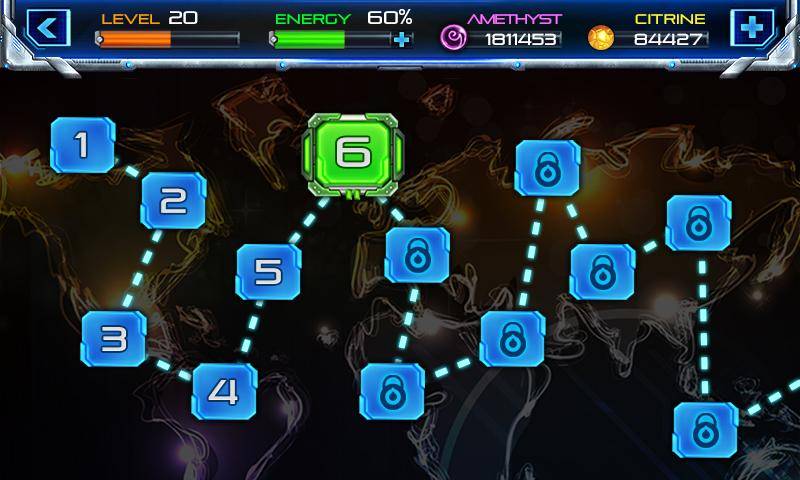The image size is (800, 480).
Task: Open level 3 on the map
Action: point(114,338)
